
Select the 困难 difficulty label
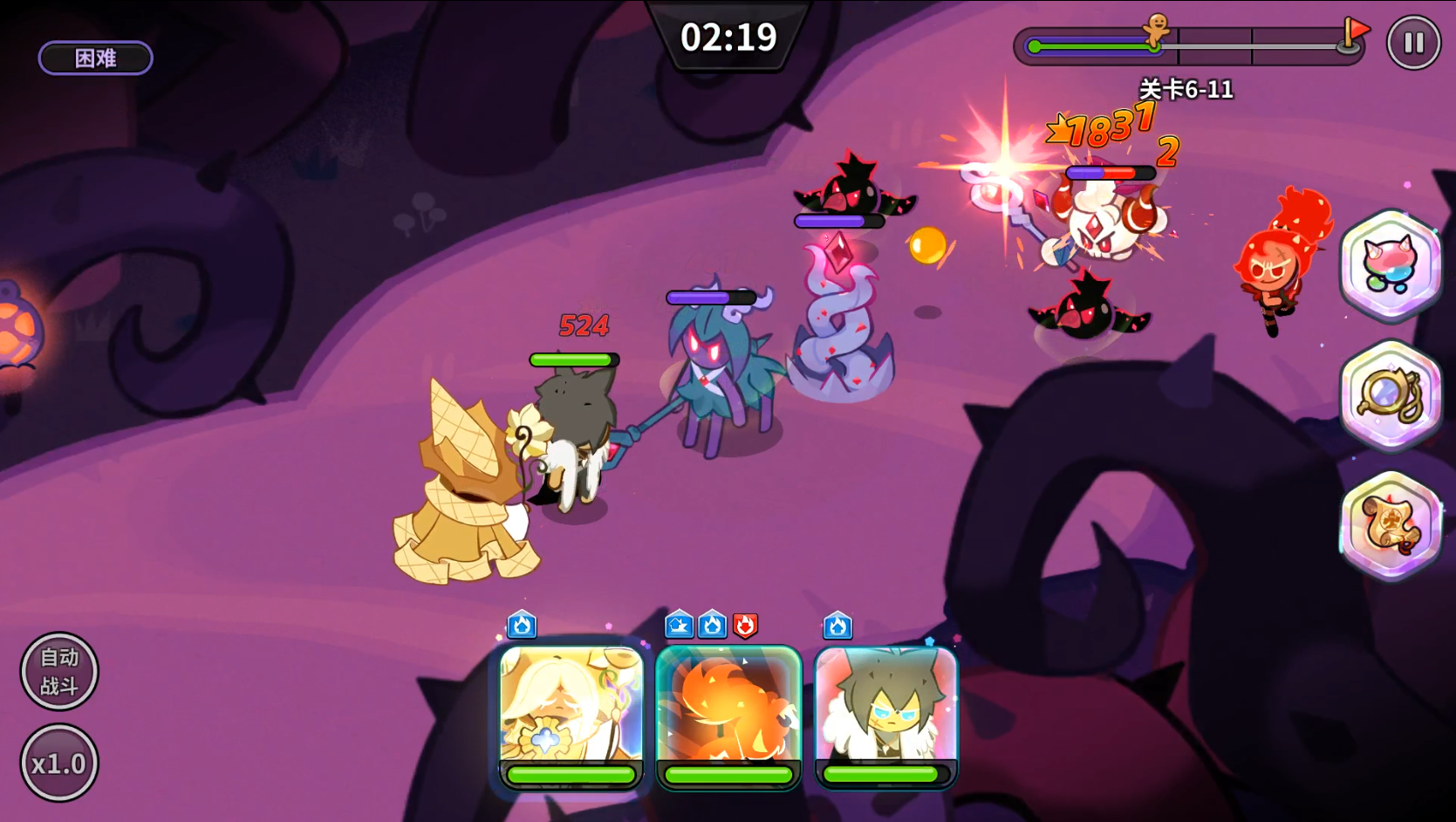[x=96, y=58]
